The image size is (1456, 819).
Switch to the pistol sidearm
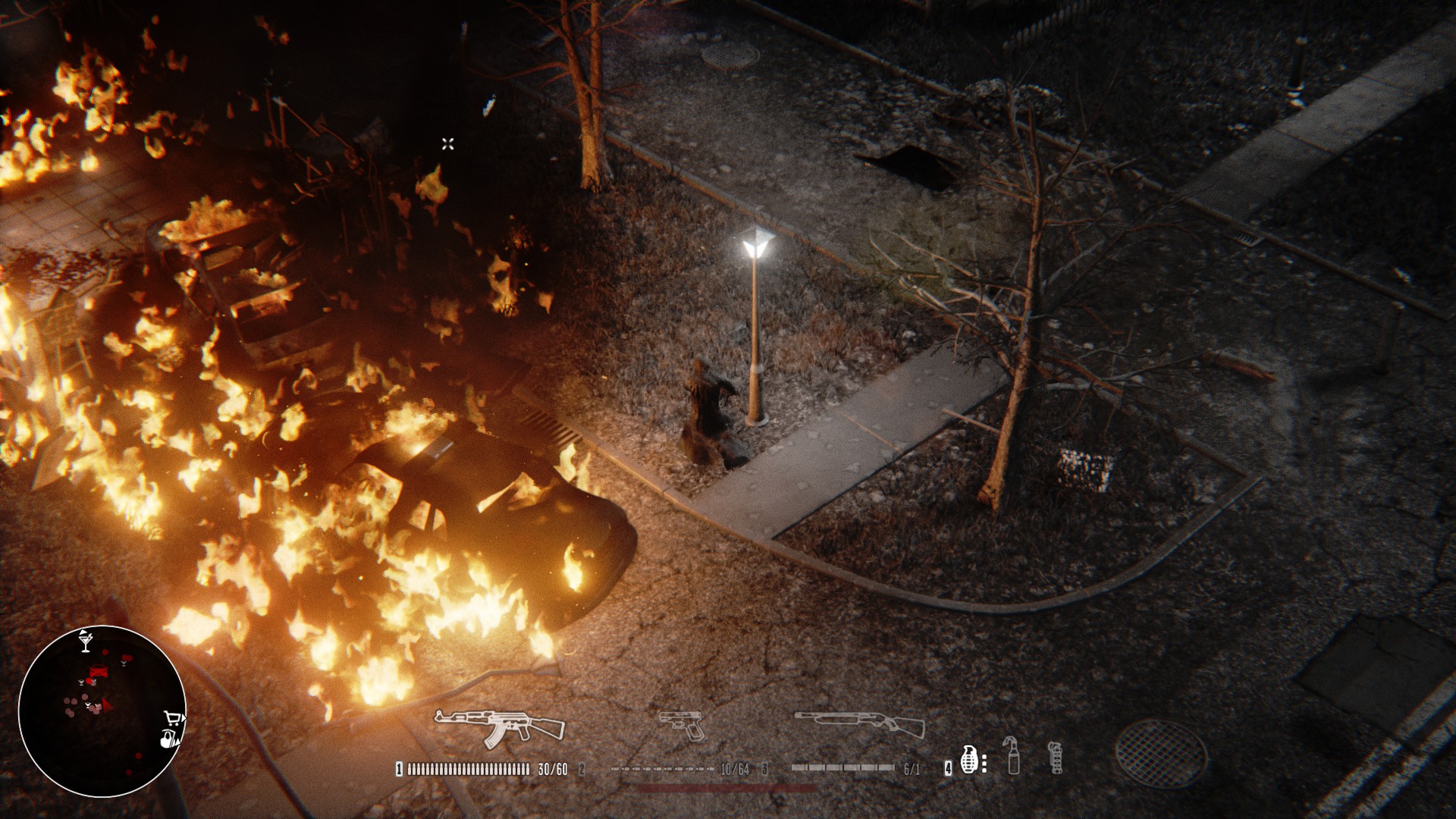click(682, 726)
